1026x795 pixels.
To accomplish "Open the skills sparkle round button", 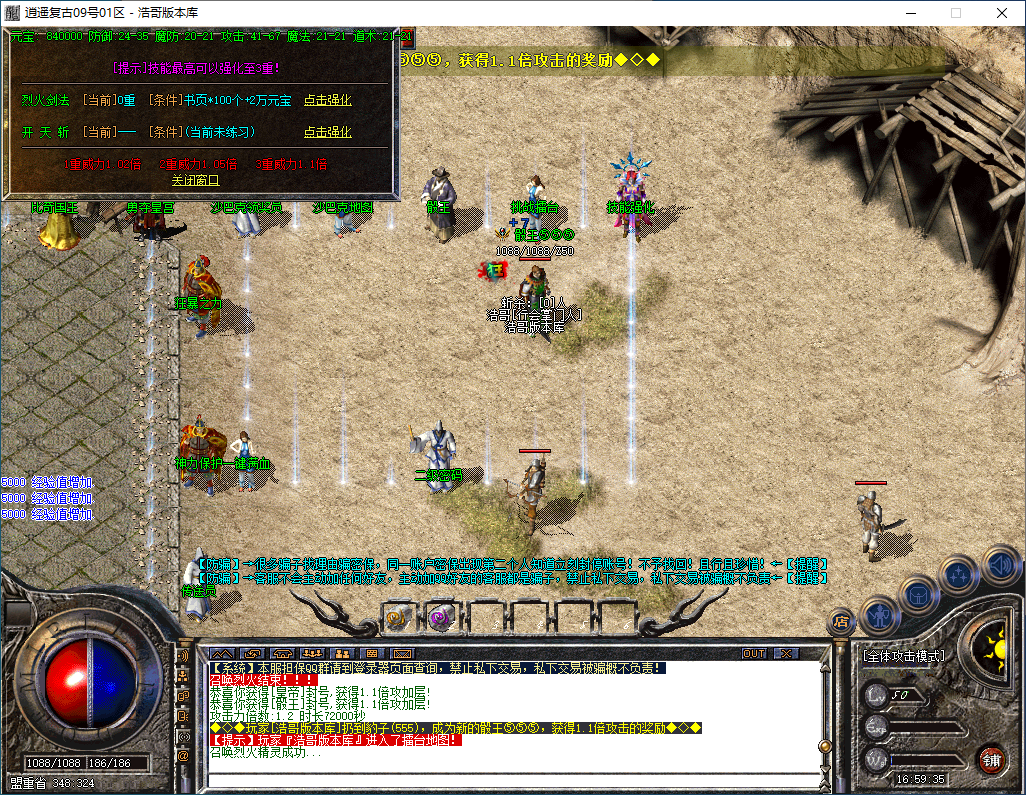I will click(x=959, y=575).
